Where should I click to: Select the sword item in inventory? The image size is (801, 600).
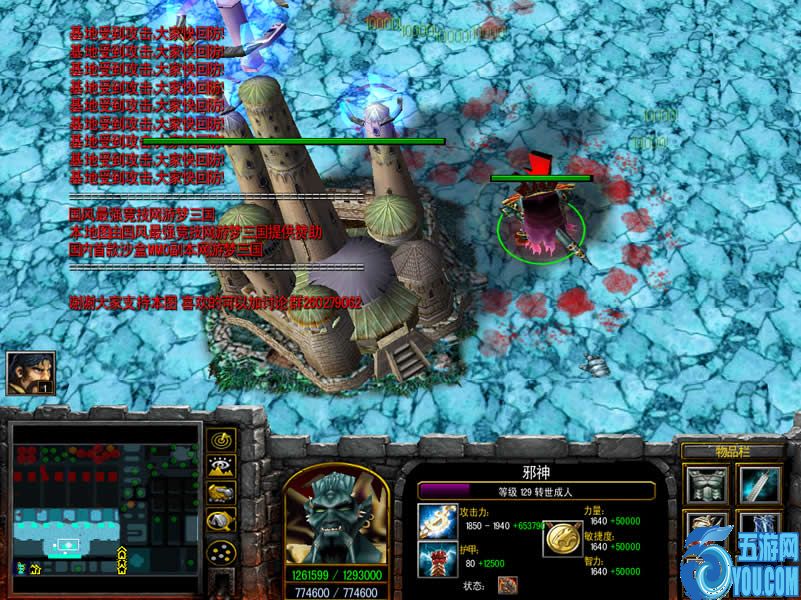pyautogui.click(x=759, y=488)
